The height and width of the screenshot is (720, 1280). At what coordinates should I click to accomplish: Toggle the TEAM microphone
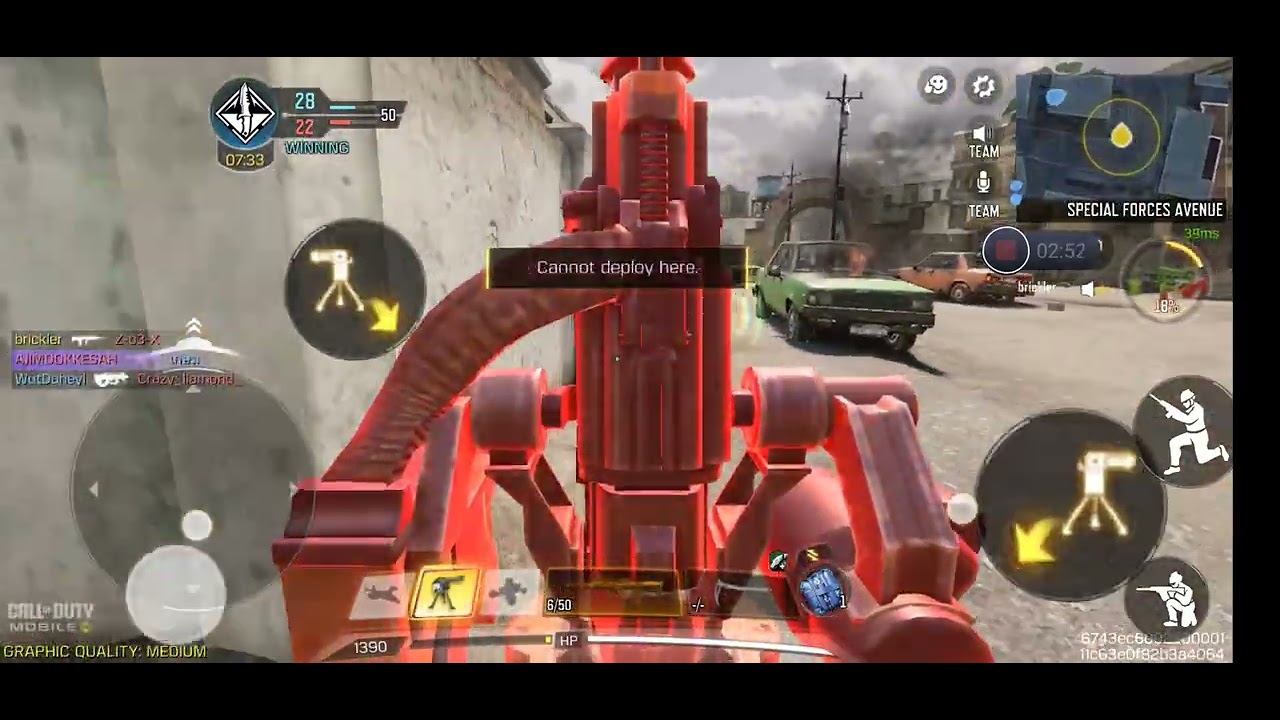pos(983,192)
